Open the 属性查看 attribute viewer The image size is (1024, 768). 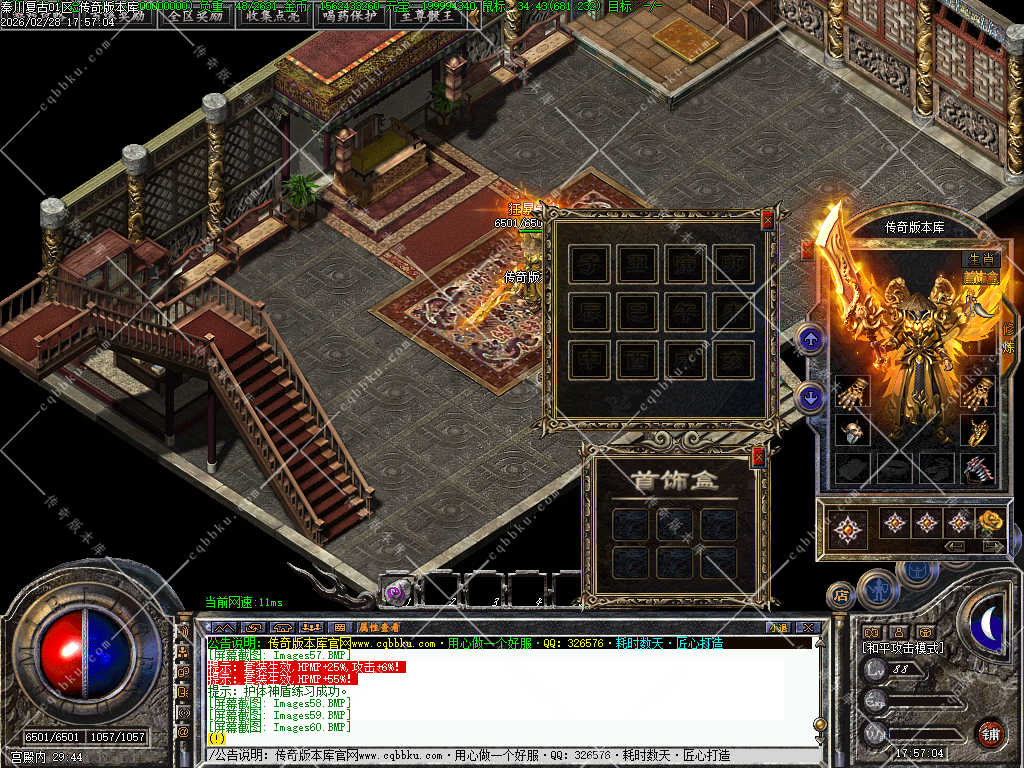click(x=380, y=627)
